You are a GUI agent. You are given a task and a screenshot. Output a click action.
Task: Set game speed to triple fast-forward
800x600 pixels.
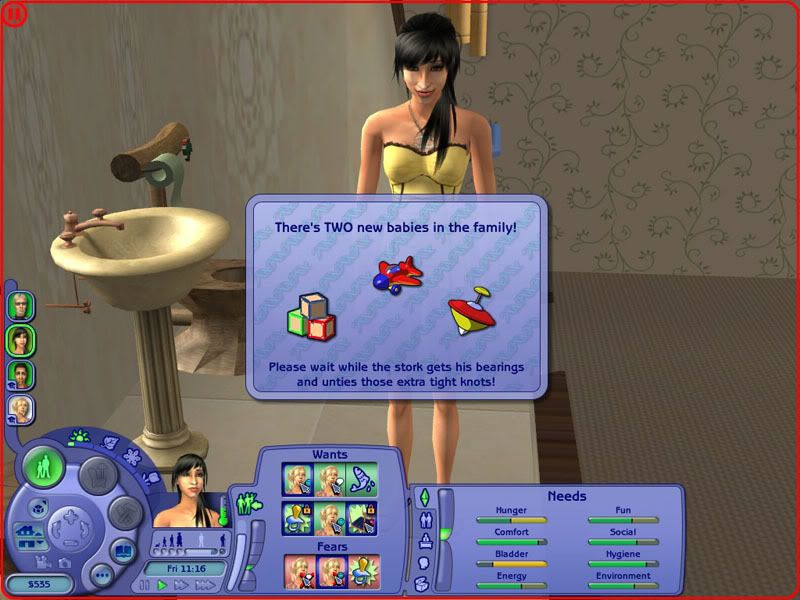point(206,585)
